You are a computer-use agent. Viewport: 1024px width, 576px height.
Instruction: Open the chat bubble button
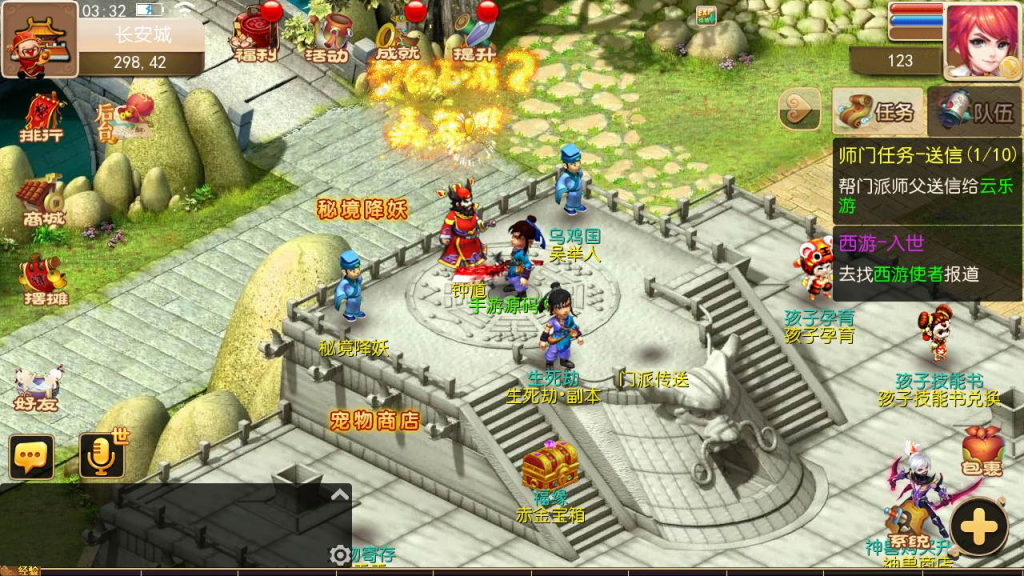pos(31,457)
